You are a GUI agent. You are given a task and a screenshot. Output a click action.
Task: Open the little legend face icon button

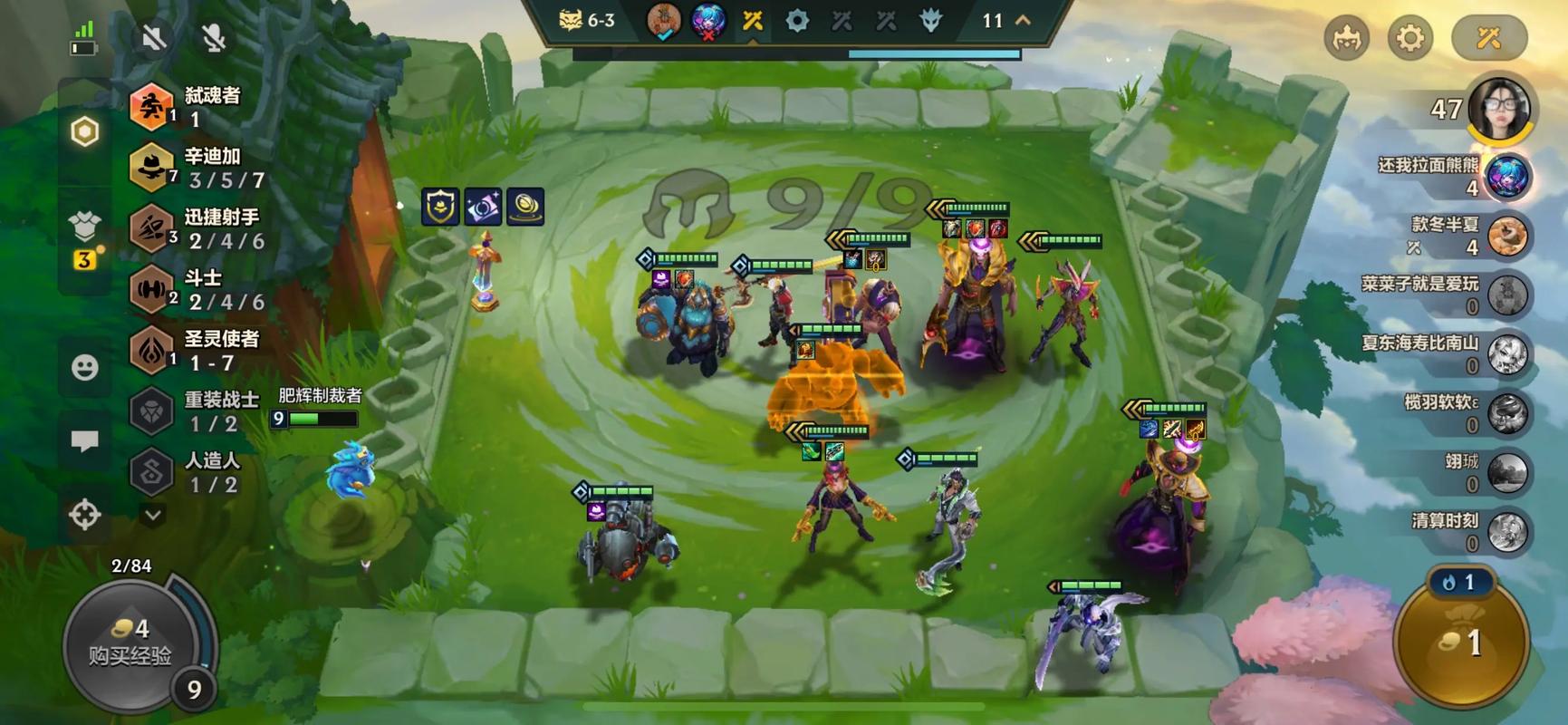[x=1346, y=38]
